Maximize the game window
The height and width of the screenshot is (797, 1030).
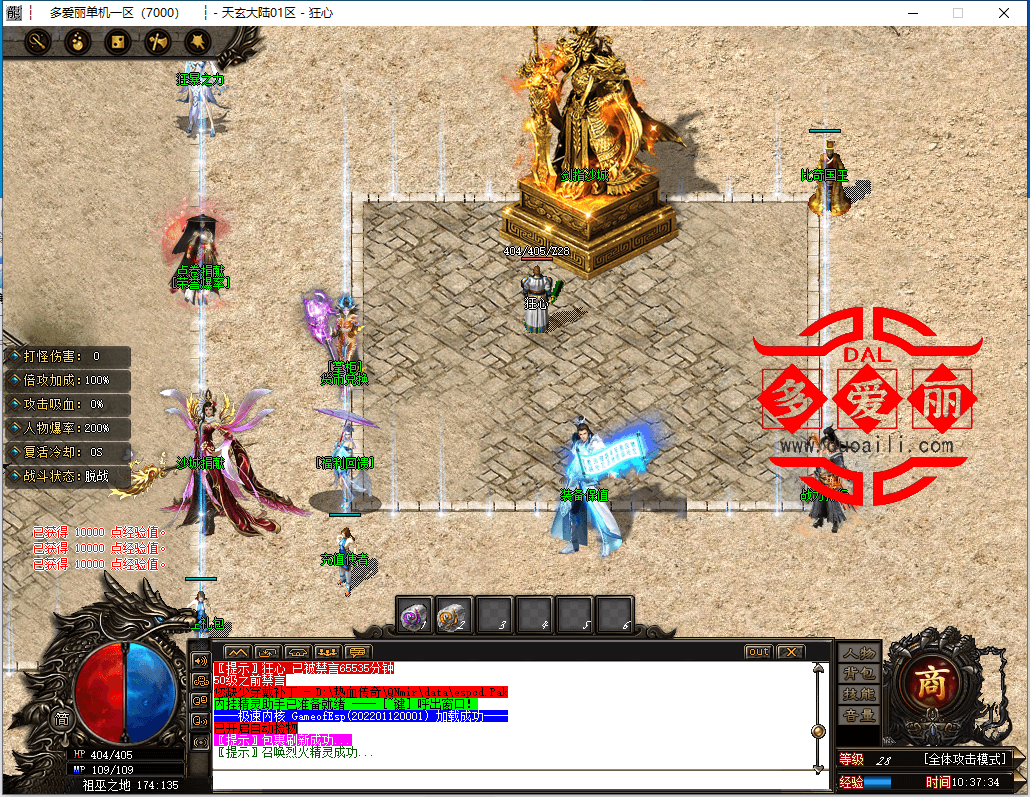(x=957, y=13)
